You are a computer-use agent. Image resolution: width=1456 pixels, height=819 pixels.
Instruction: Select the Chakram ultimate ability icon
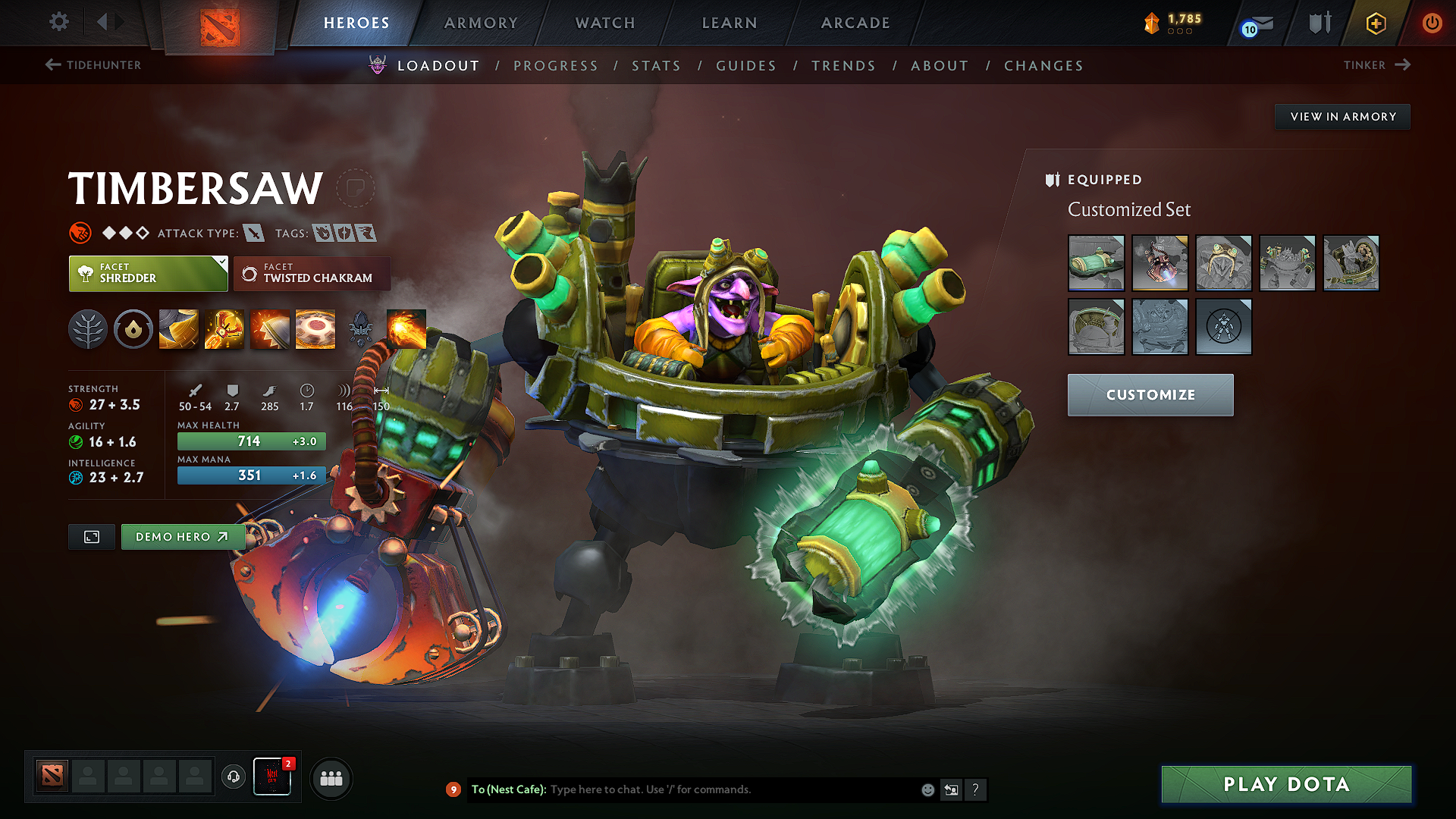315,328
